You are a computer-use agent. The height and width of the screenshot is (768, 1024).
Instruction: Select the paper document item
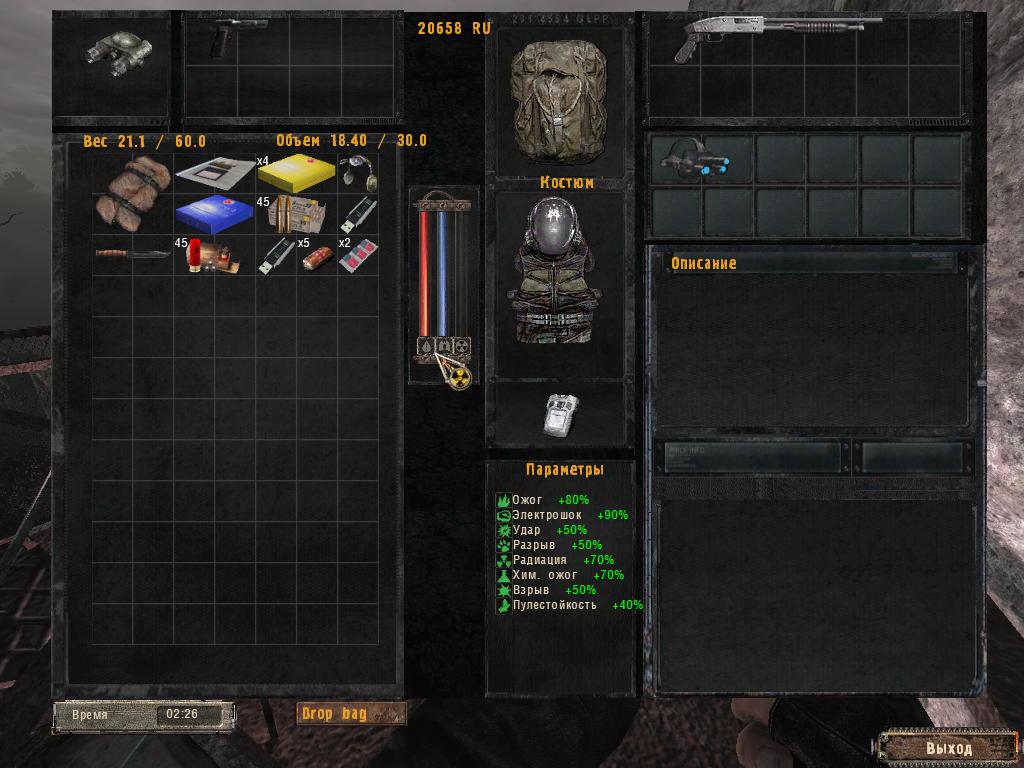coord(214,172)
